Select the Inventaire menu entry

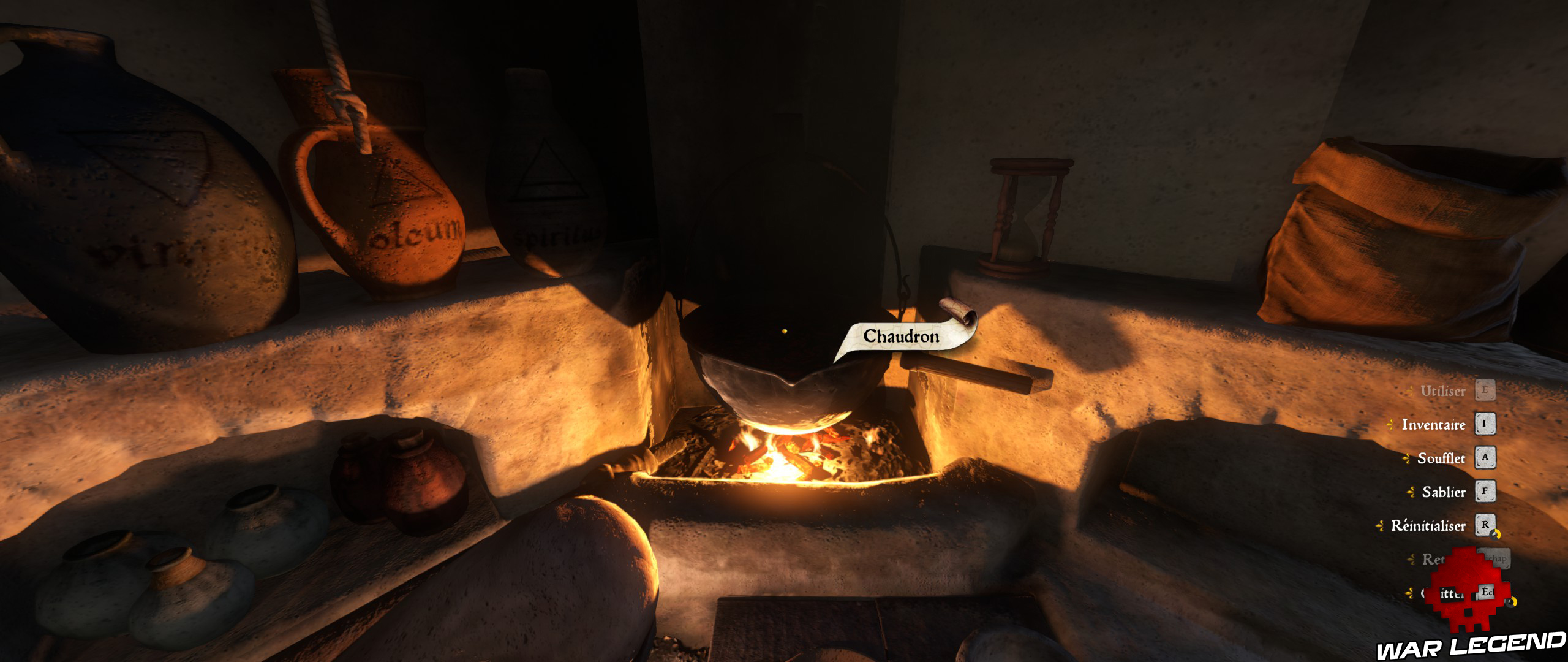[1433, 425]
